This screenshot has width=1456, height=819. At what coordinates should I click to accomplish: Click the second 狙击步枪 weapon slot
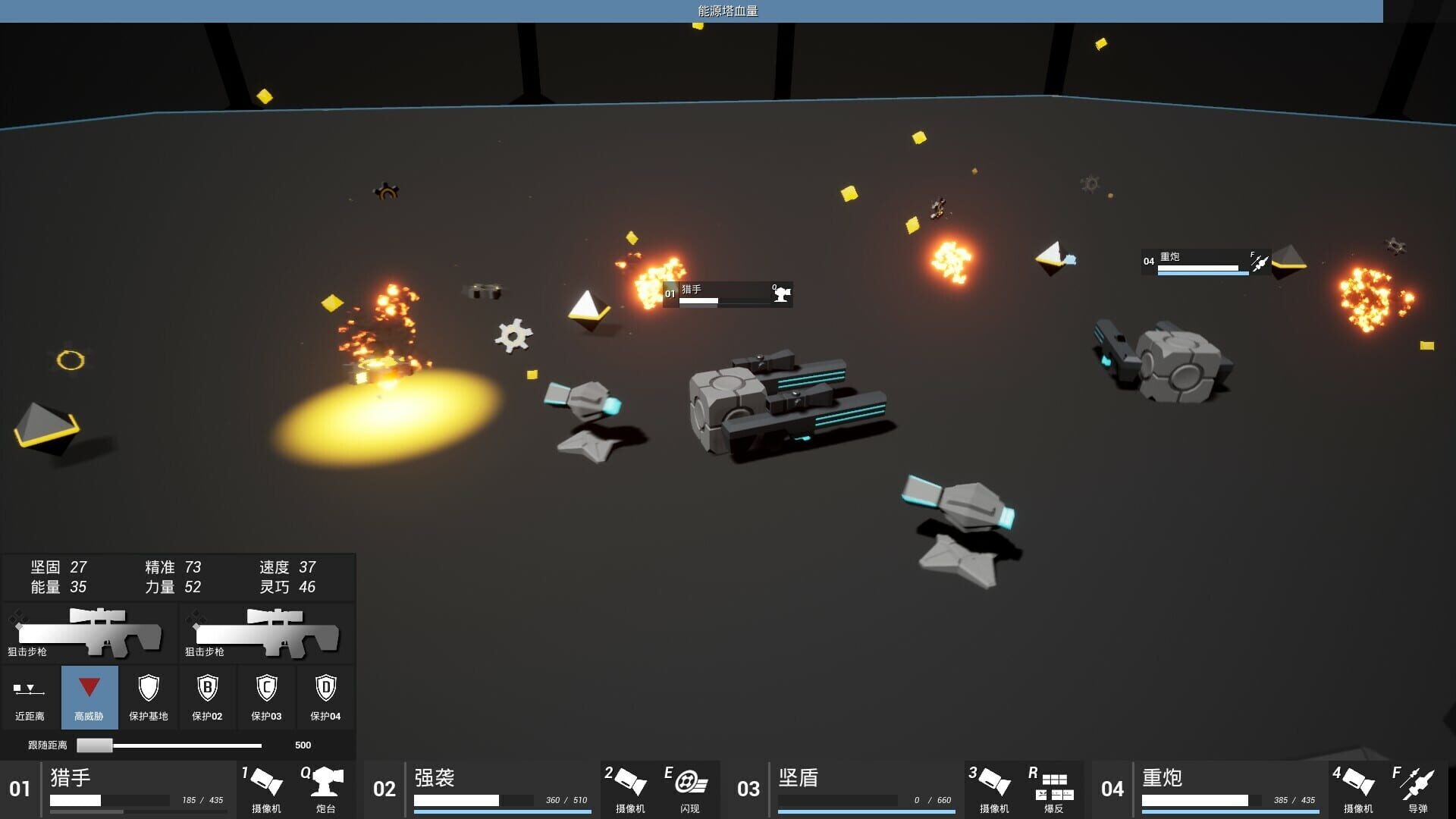click(x=265, y=634)
